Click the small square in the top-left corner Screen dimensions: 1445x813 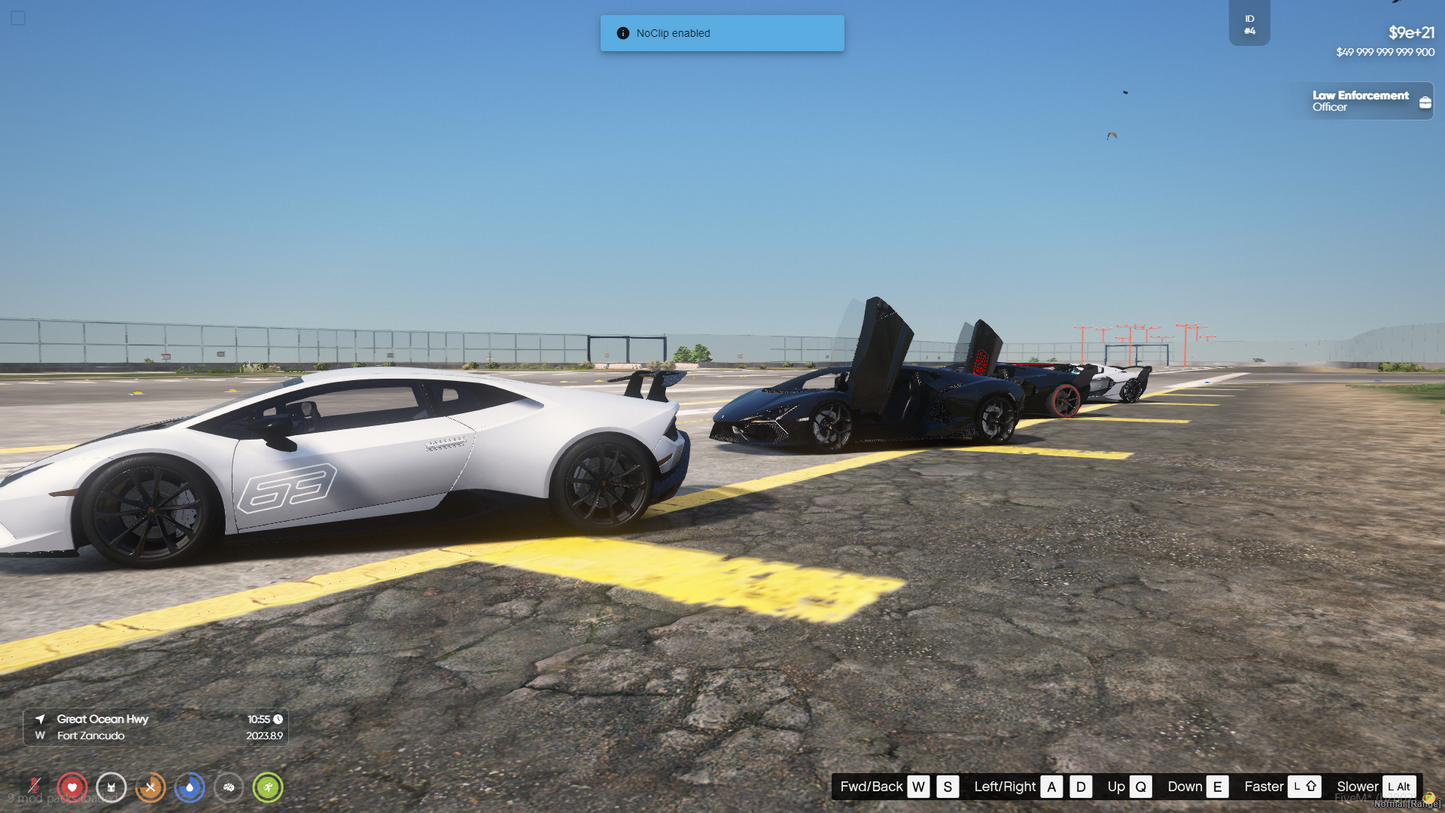click(x=18, y=18)
